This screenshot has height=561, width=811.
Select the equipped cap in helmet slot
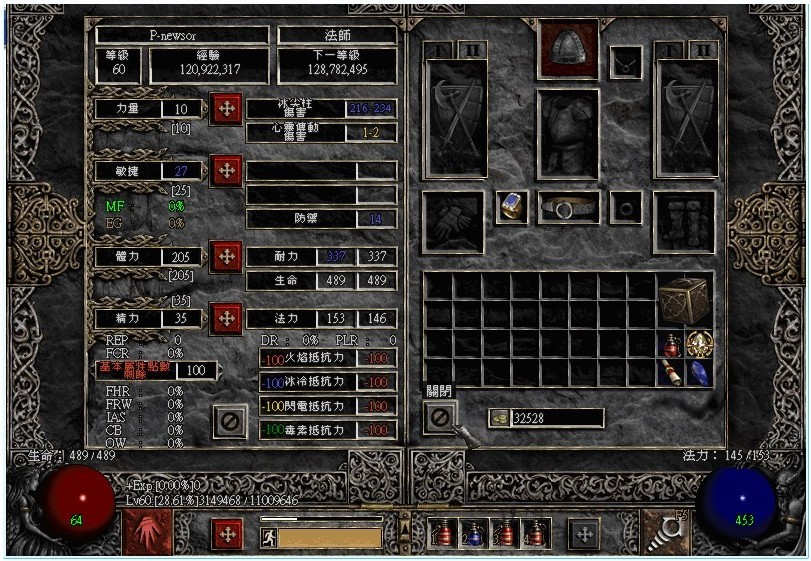point(567,49)
